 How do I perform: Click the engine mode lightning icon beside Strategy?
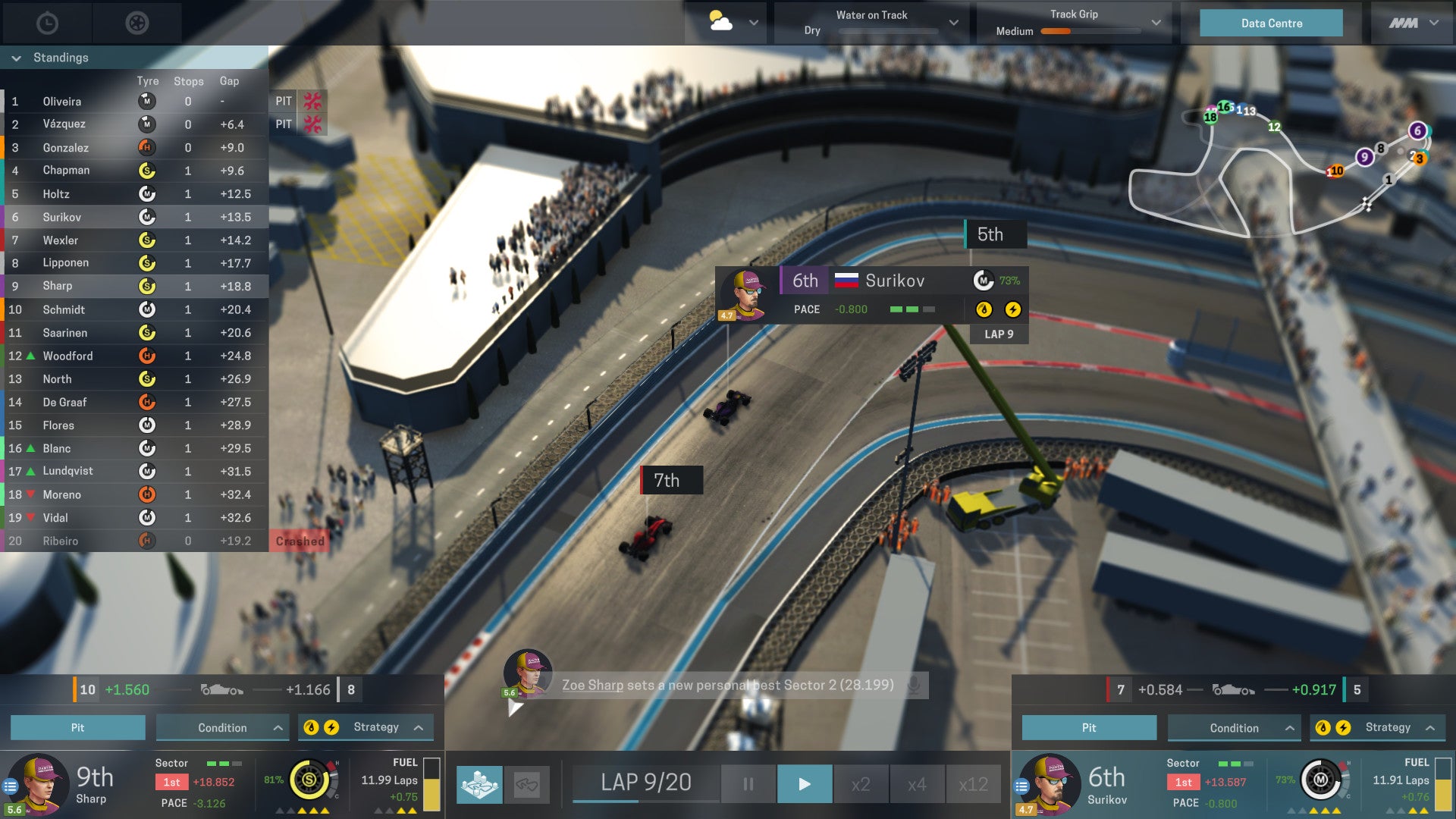[331, 726]
